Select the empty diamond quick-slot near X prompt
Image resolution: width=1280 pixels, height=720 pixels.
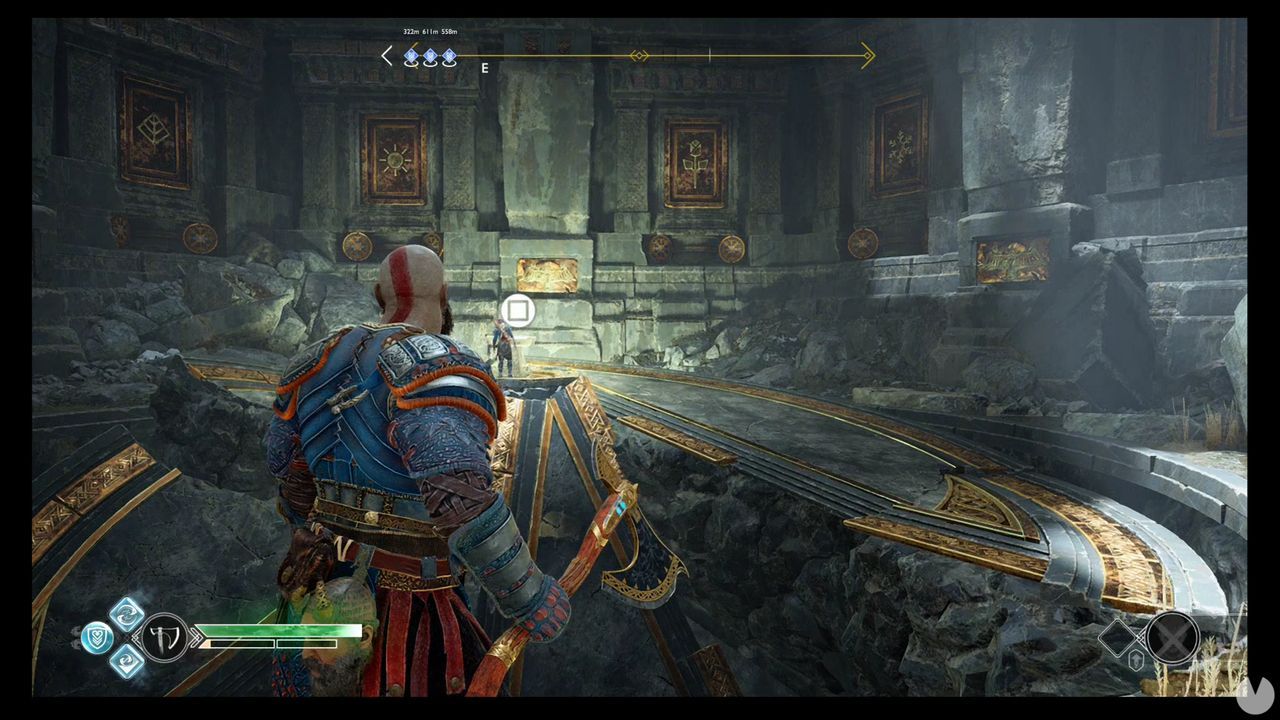(1117, 638)
